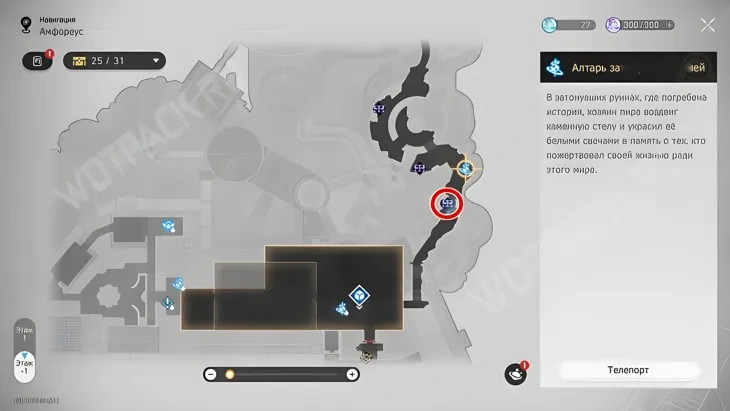Open the map log button with red alert
This screenshot has height=411, width=730.
[38, 61]
